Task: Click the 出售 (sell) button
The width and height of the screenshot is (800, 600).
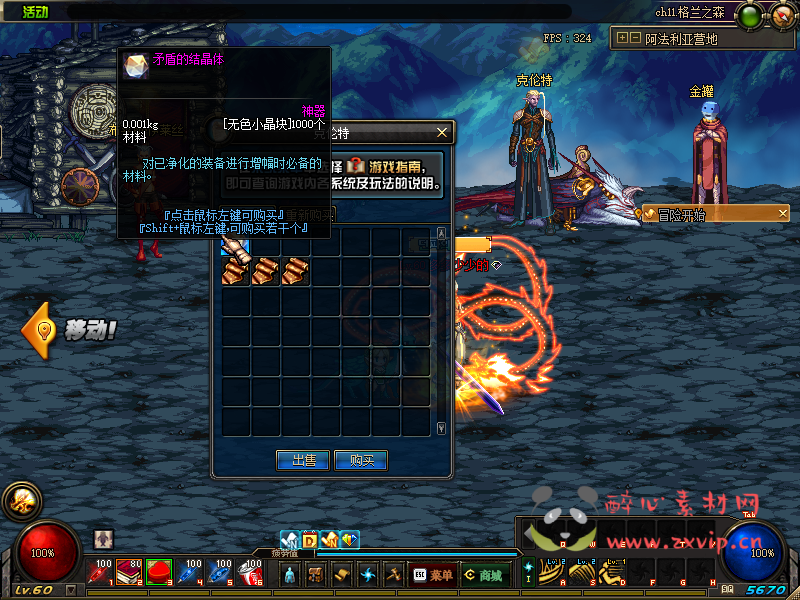Action: tap(303, 460)
